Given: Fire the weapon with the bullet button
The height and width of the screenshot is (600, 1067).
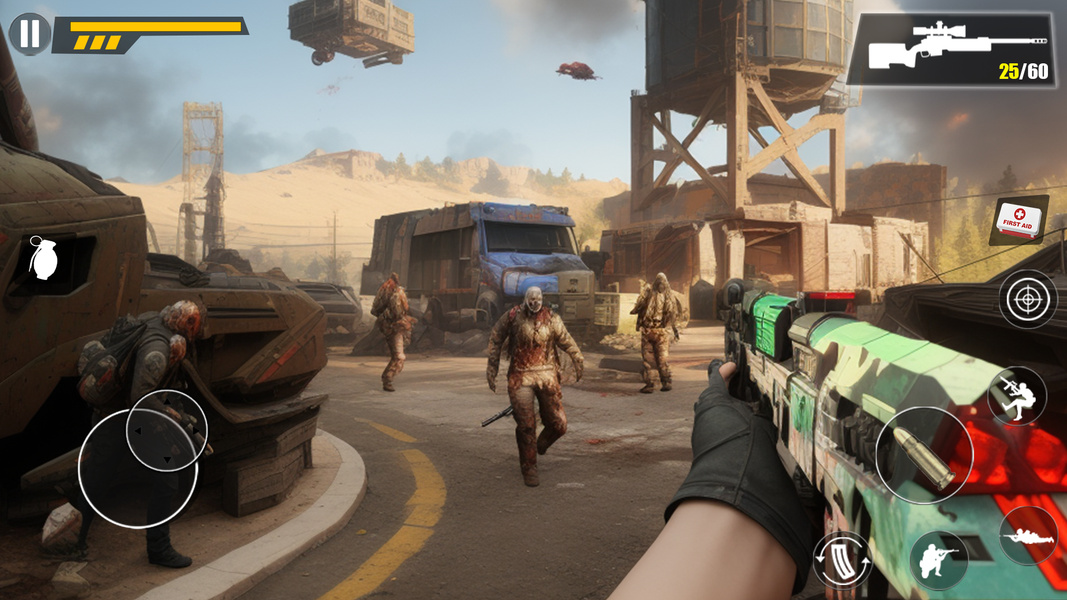Looking at the screenshot, I should (x=924, y=455).
